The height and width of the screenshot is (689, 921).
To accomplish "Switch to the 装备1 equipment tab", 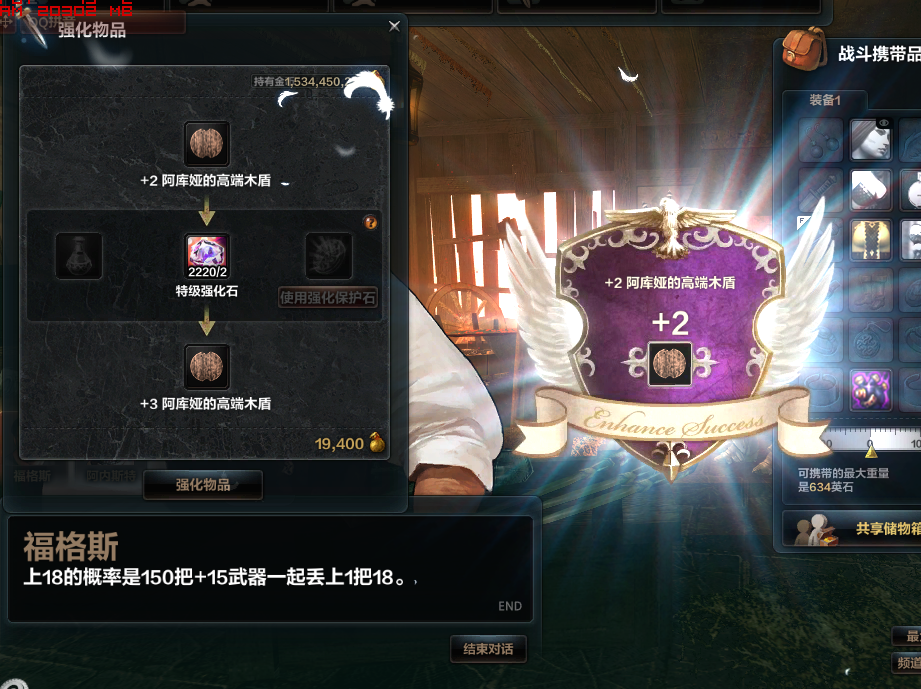I will (x=825, y=100).
